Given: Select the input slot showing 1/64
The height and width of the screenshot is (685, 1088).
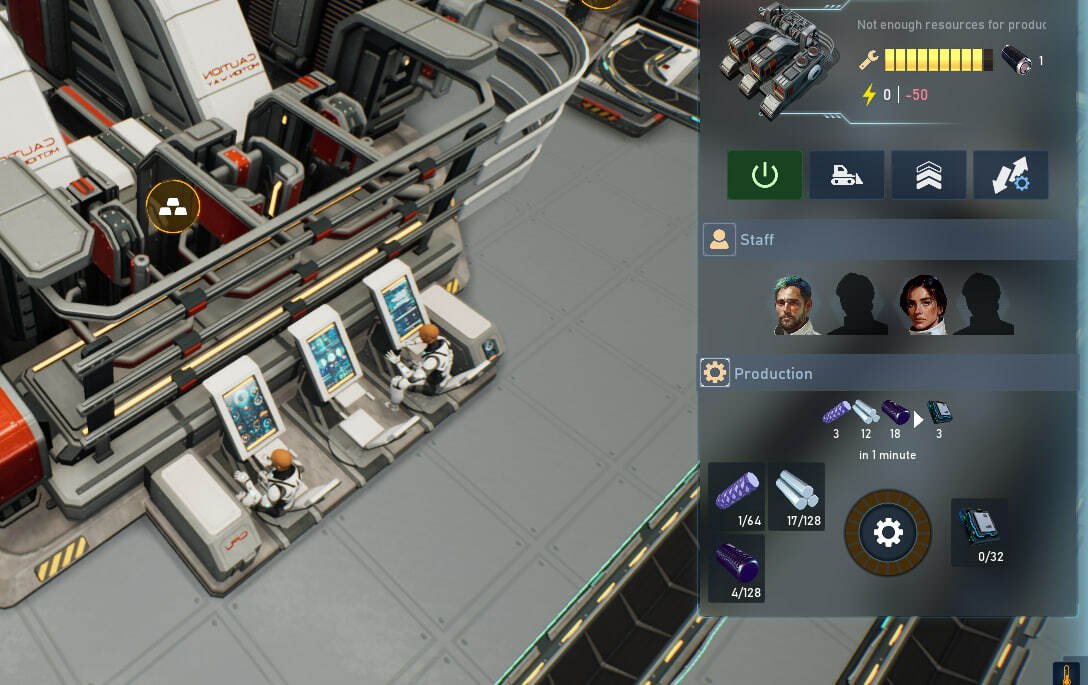Looking at the screenshot, I should [737, 496].
